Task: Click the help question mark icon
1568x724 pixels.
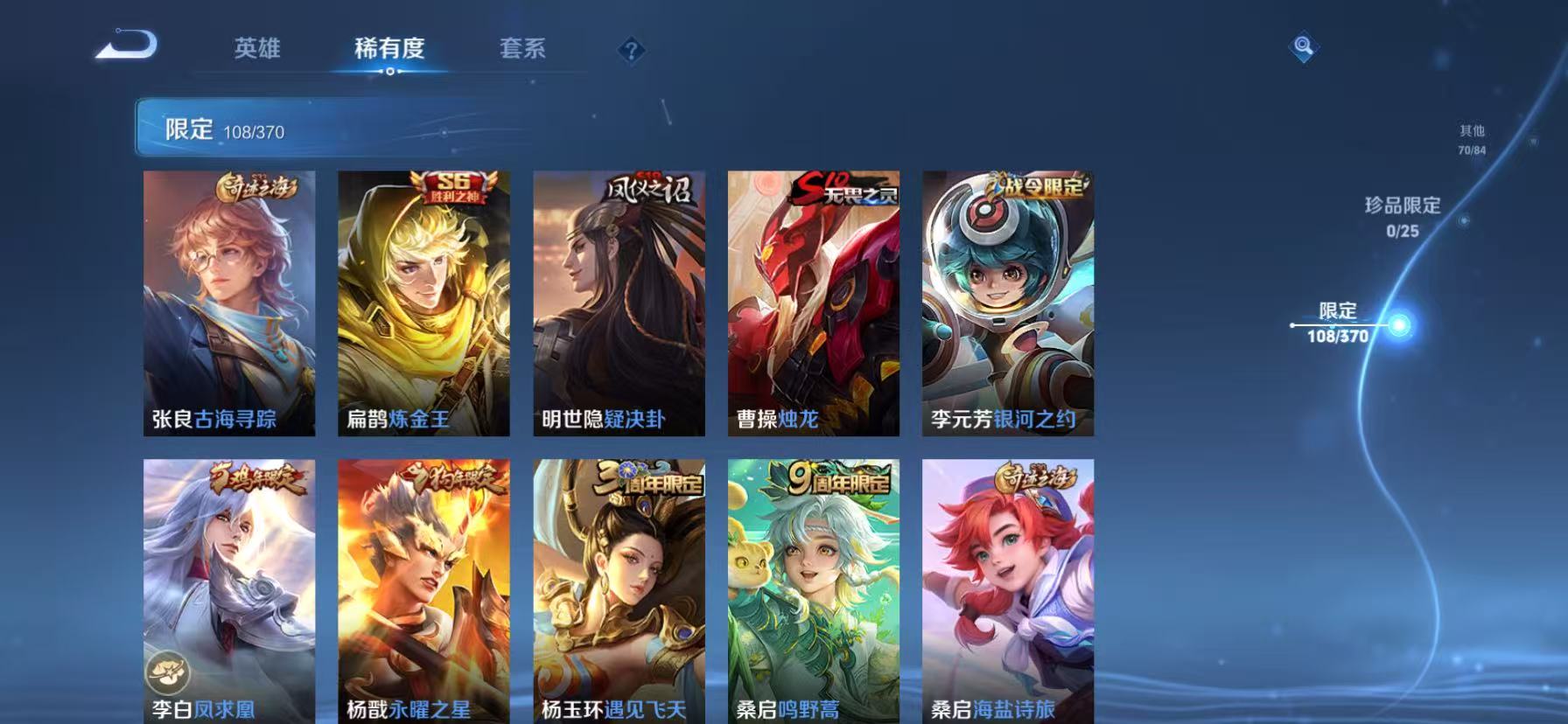Action: (x=629, y=50)
